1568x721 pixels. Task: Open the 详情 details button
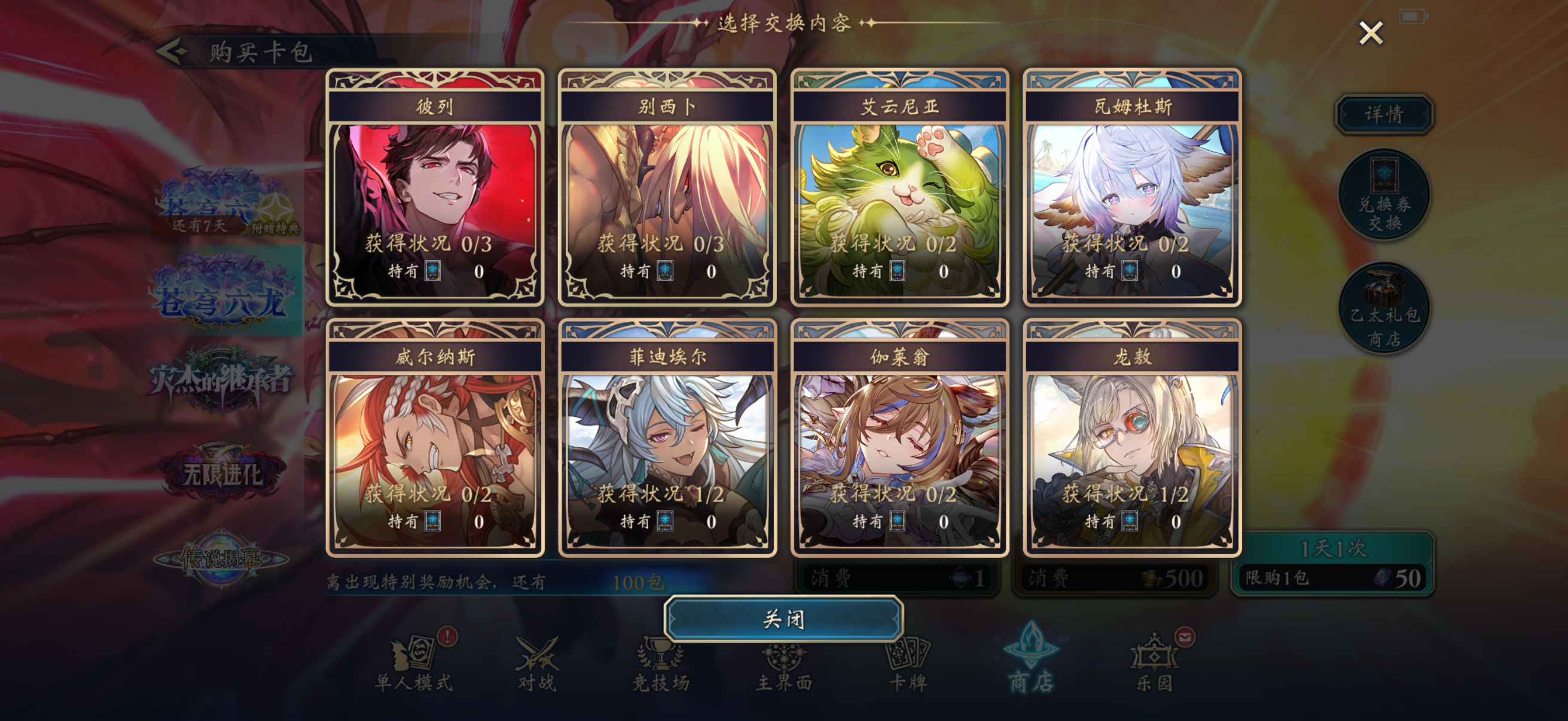[x=1383, y=114]
